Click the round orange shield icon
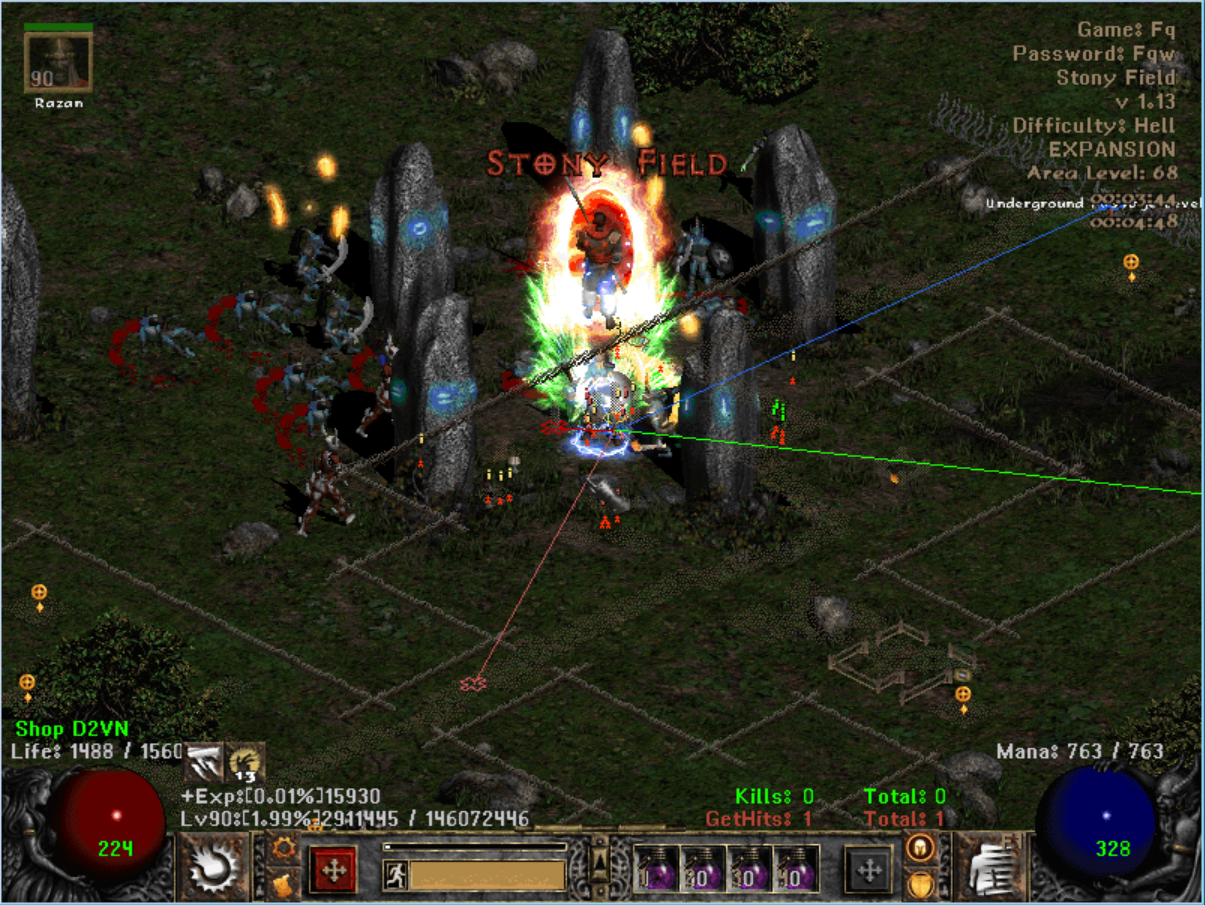Screen dimensions: 1205x905 click(x=919, y=885)
